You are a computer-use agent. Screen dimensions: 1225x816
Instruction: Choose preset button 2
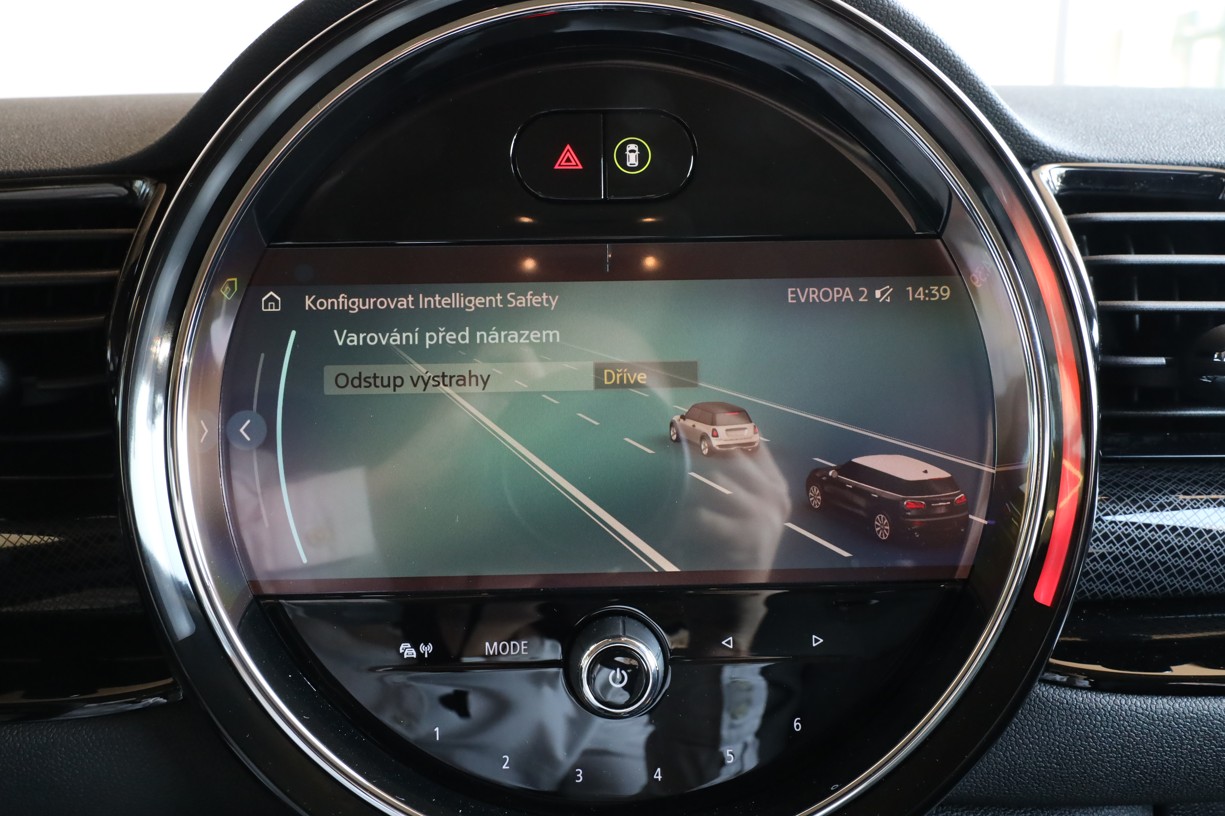point(505,762)
